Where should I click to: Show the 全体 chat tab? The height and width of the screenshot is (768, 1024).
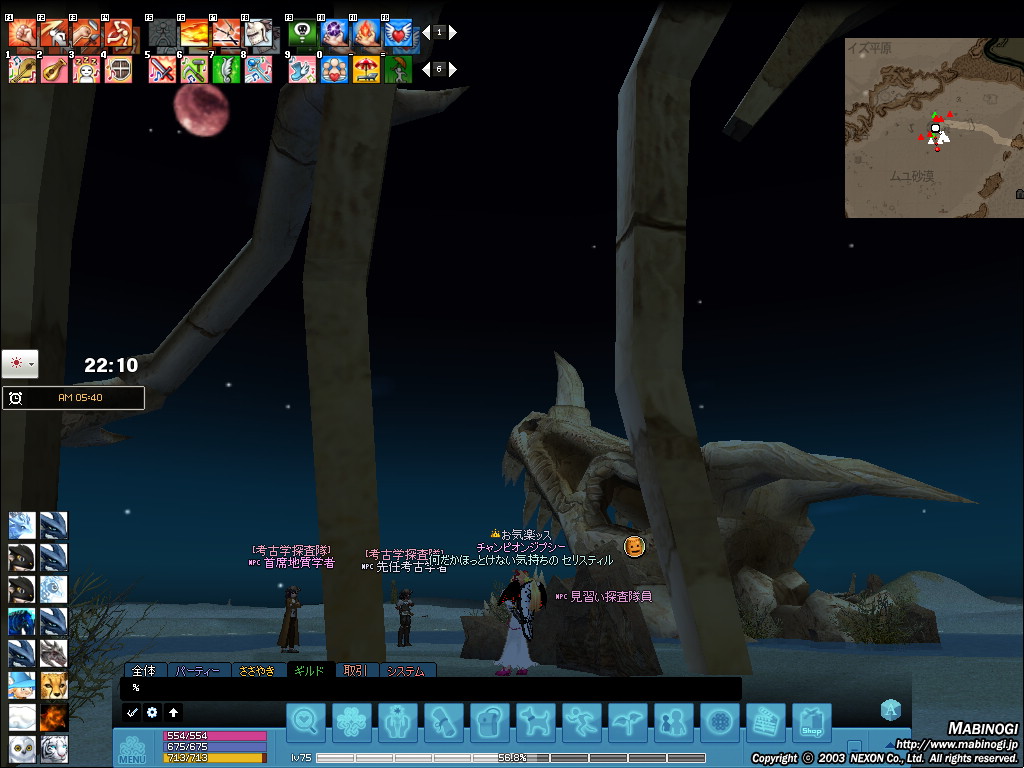(144, 671)
